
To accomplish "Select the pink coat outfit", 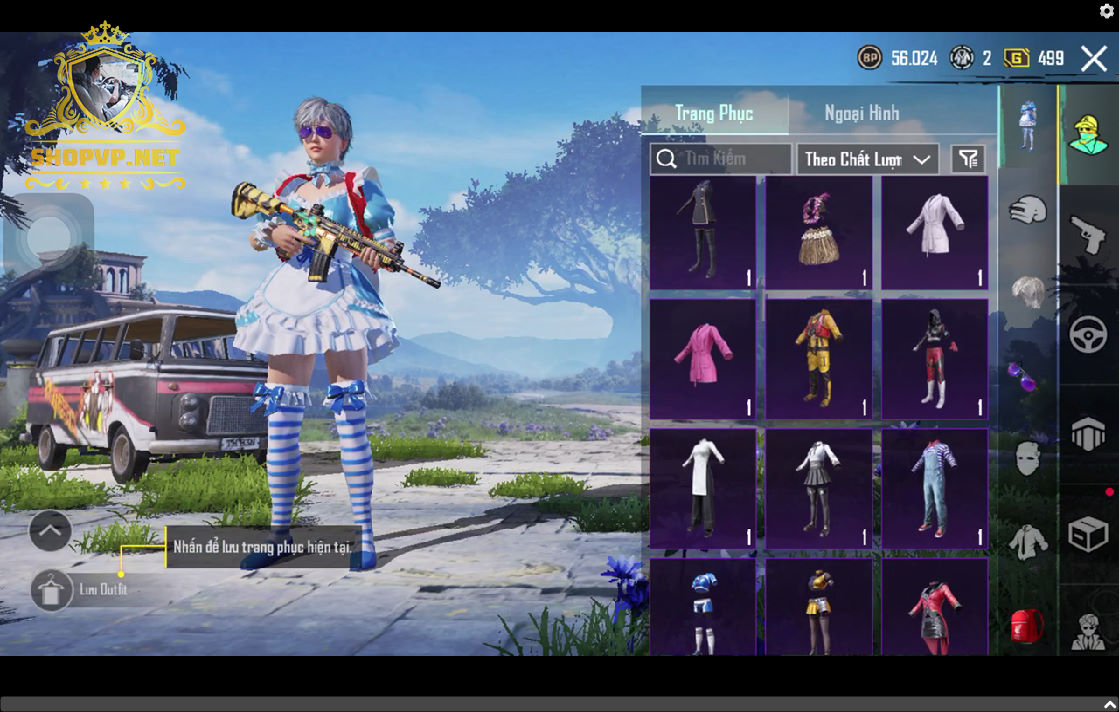I will point(702,359).
